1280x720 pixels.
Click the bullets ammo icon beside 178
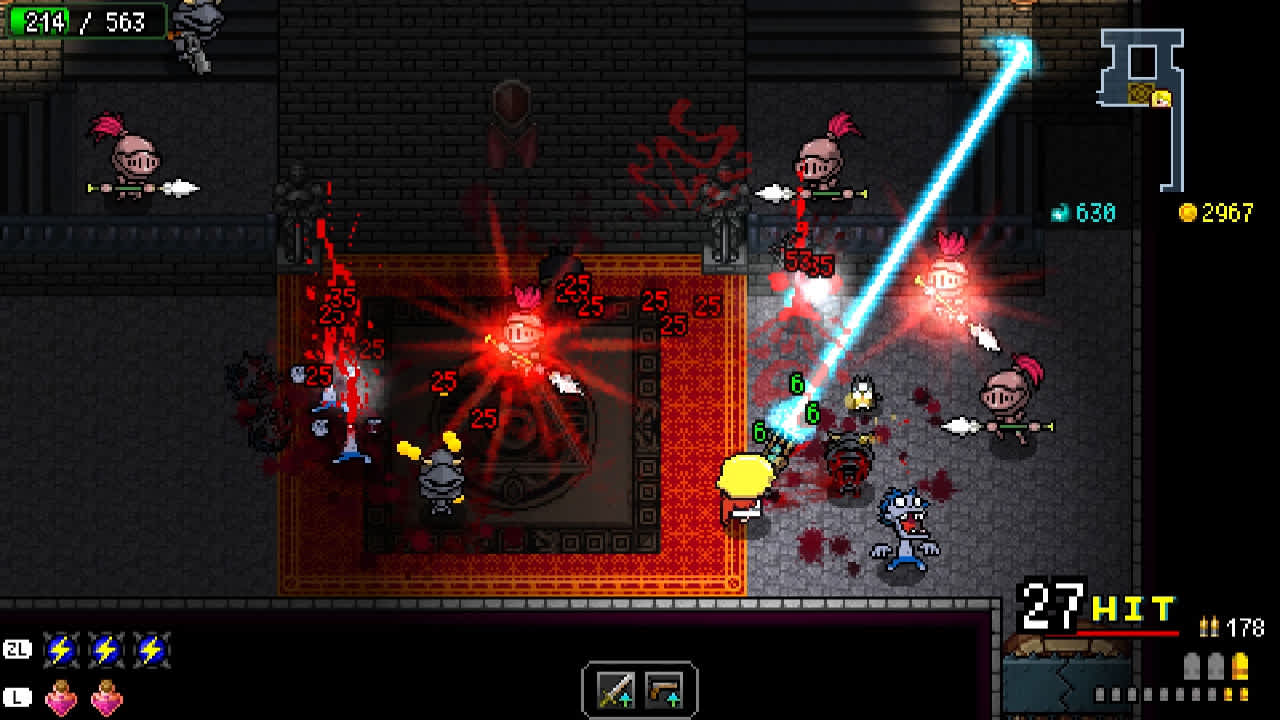tap(1209, 627)
